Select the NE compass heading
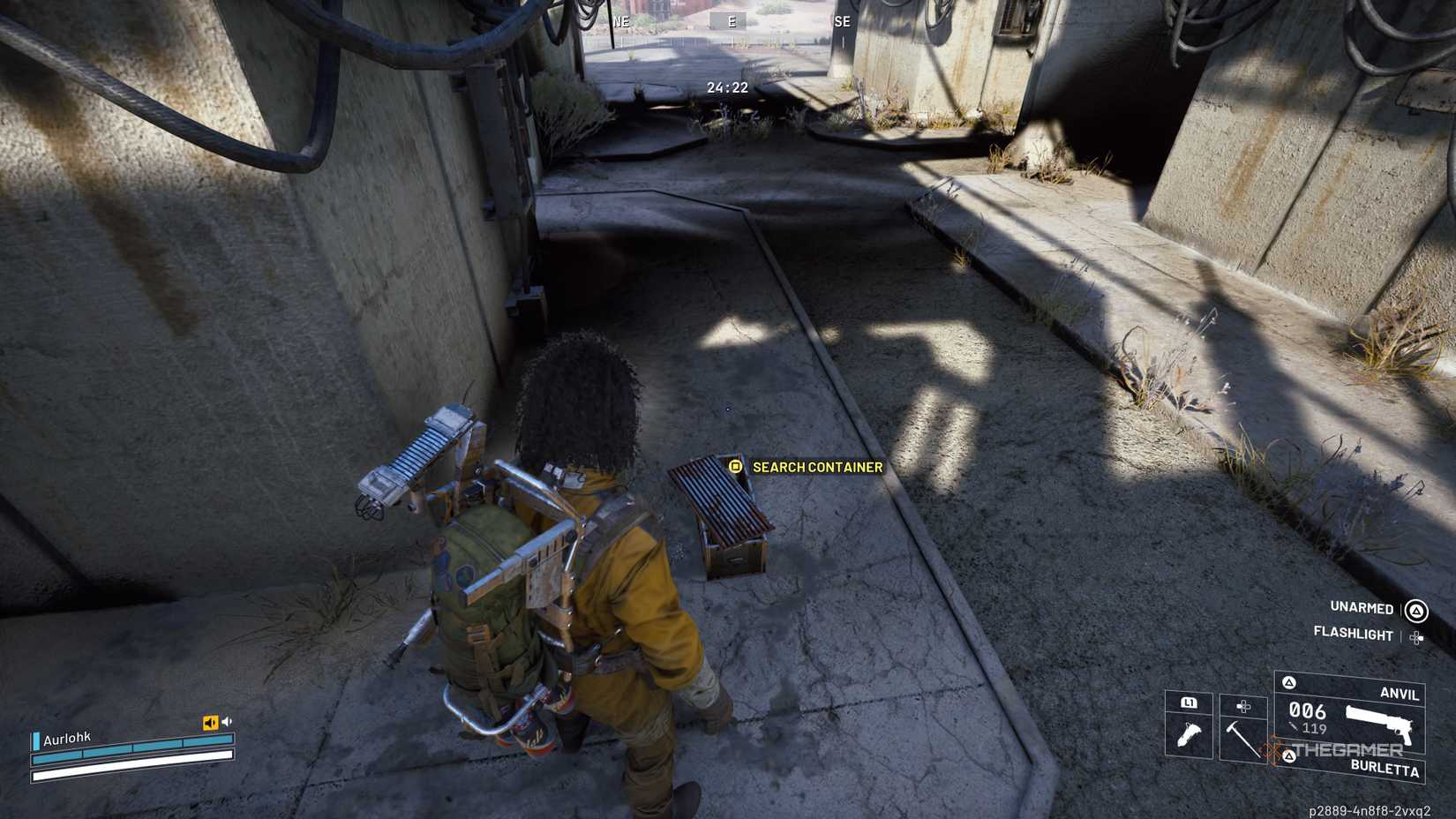1456x819 pixels. 623,21
